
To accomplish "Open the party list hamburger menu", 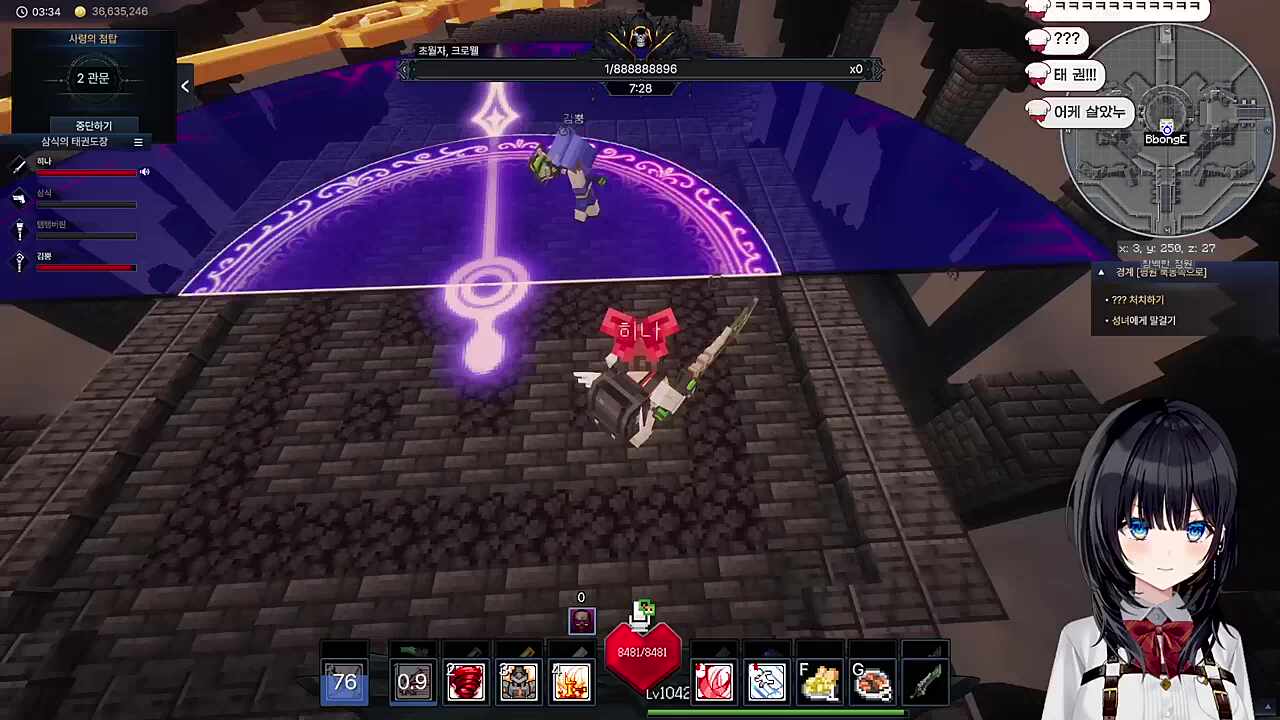I will point(138,142).
